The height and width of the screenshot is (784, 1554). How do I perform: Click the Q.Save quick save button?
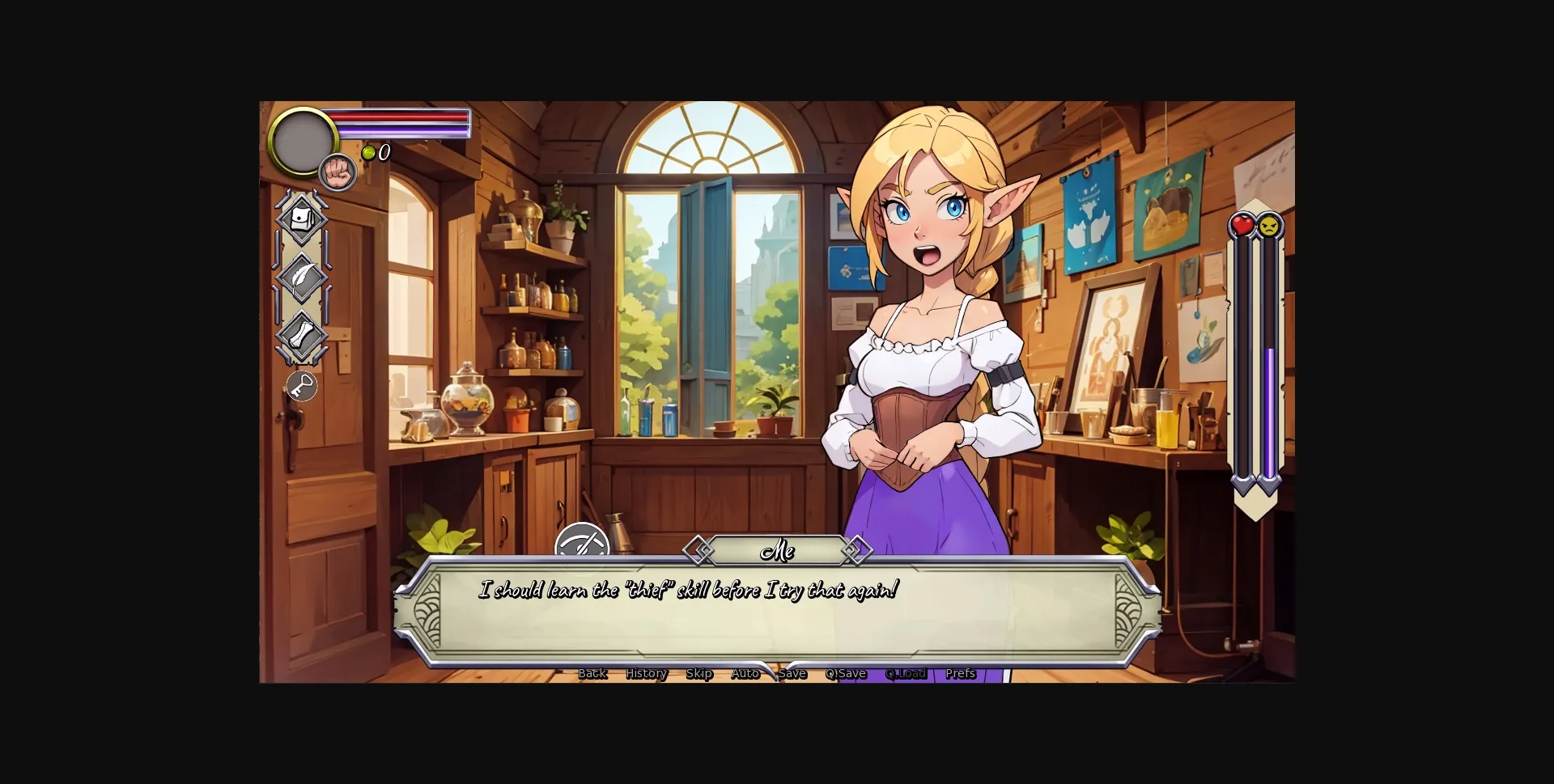pyautogui.click(x=846, y=673)
